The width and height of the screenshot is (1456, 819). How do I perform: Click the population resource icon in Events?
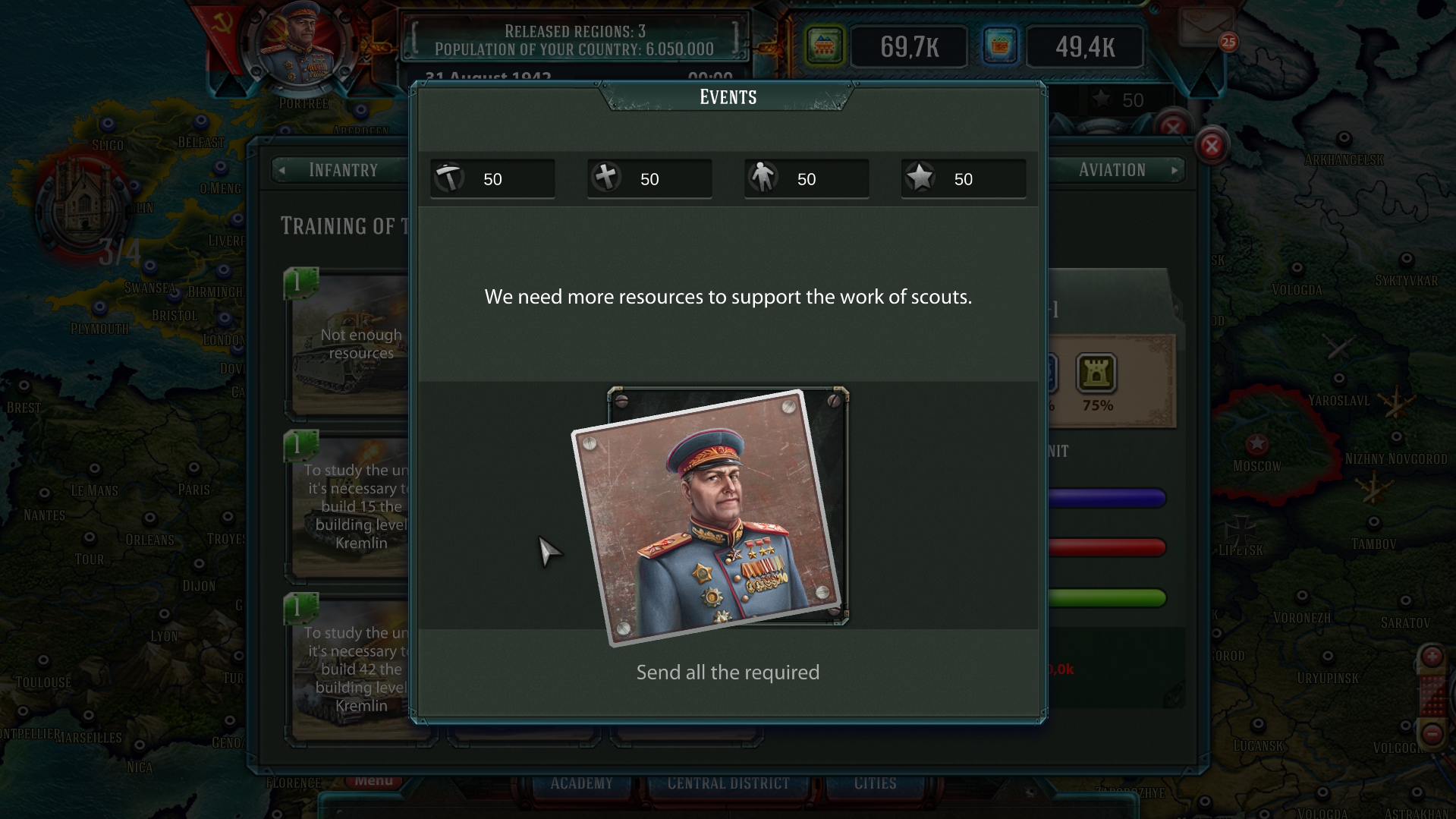click(763, 178)
